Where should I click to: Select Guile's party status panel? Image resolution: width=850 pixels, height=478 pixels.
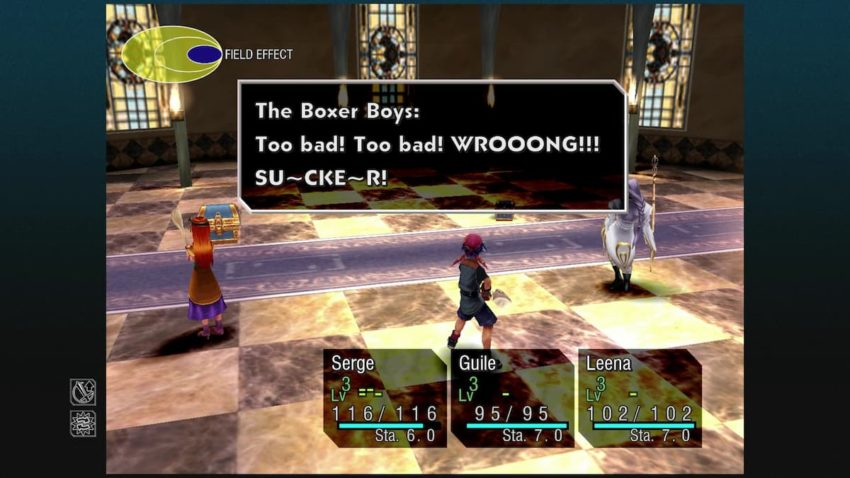tap(511, 397)
